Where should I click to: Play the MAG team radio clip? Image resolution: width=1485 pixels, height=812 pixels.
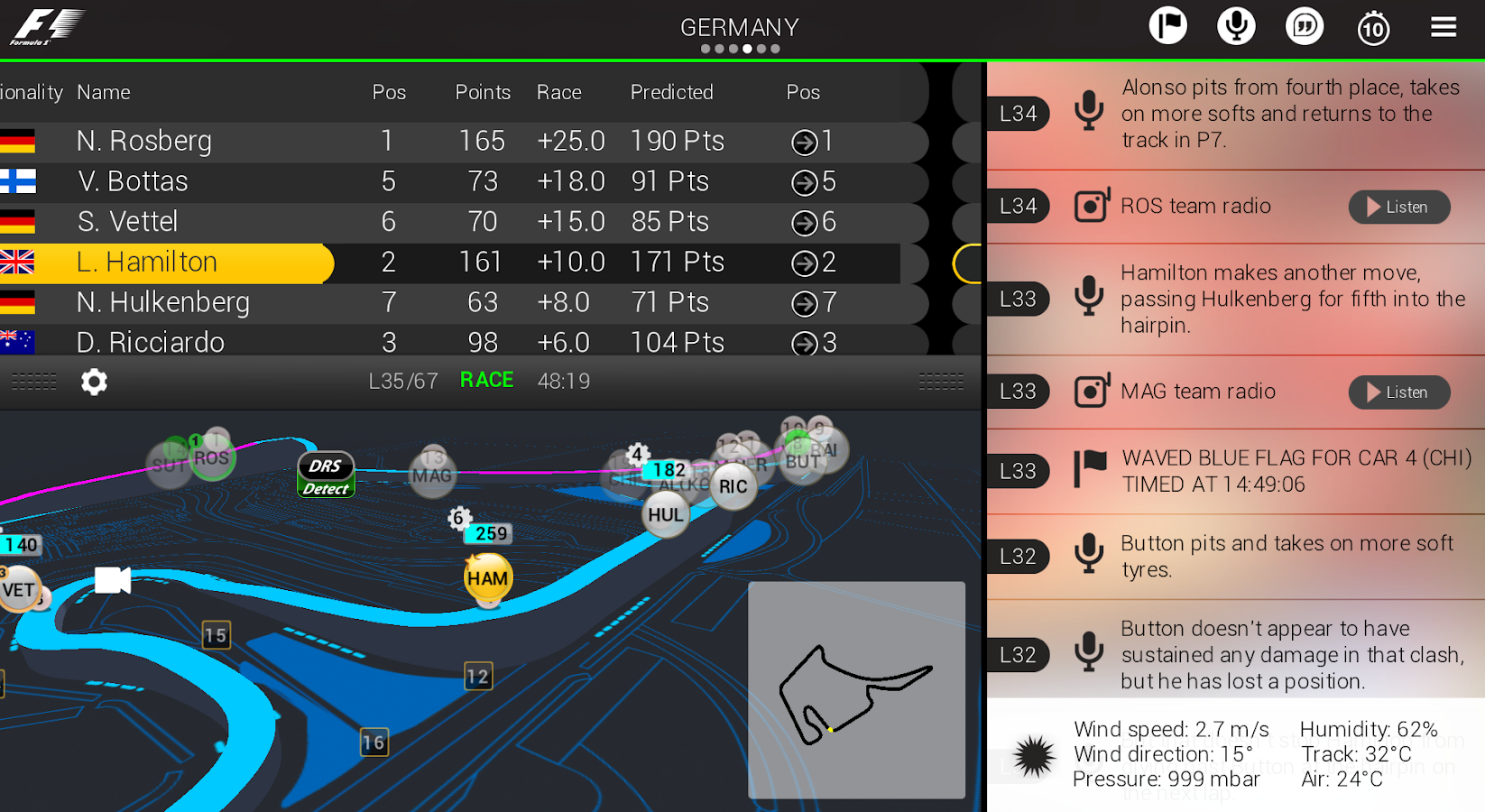pyautogui.click(x=1399, y=392)
